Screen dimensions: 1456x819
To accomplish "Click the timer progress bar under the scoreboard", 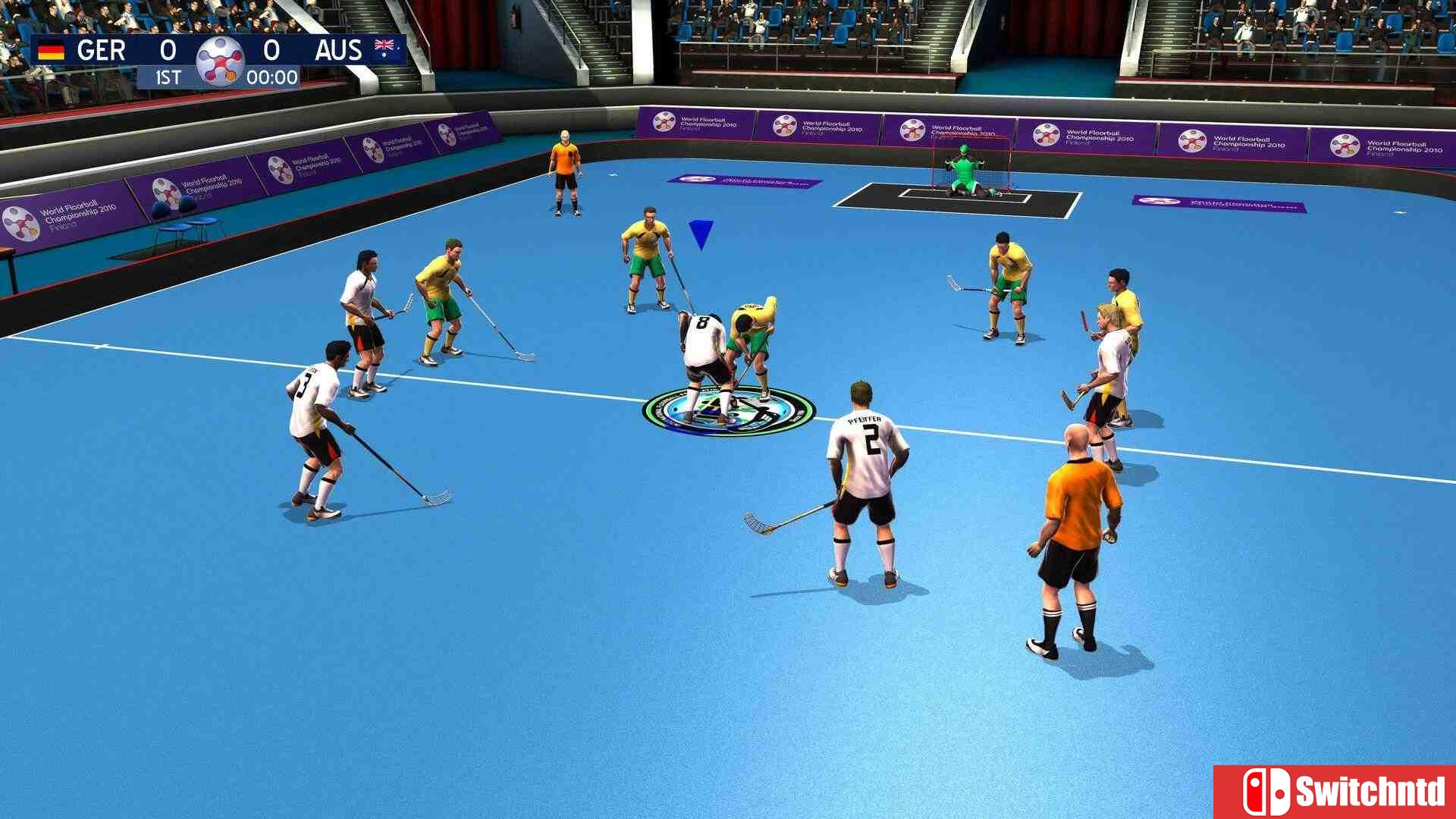I will (x=220, y=77).
